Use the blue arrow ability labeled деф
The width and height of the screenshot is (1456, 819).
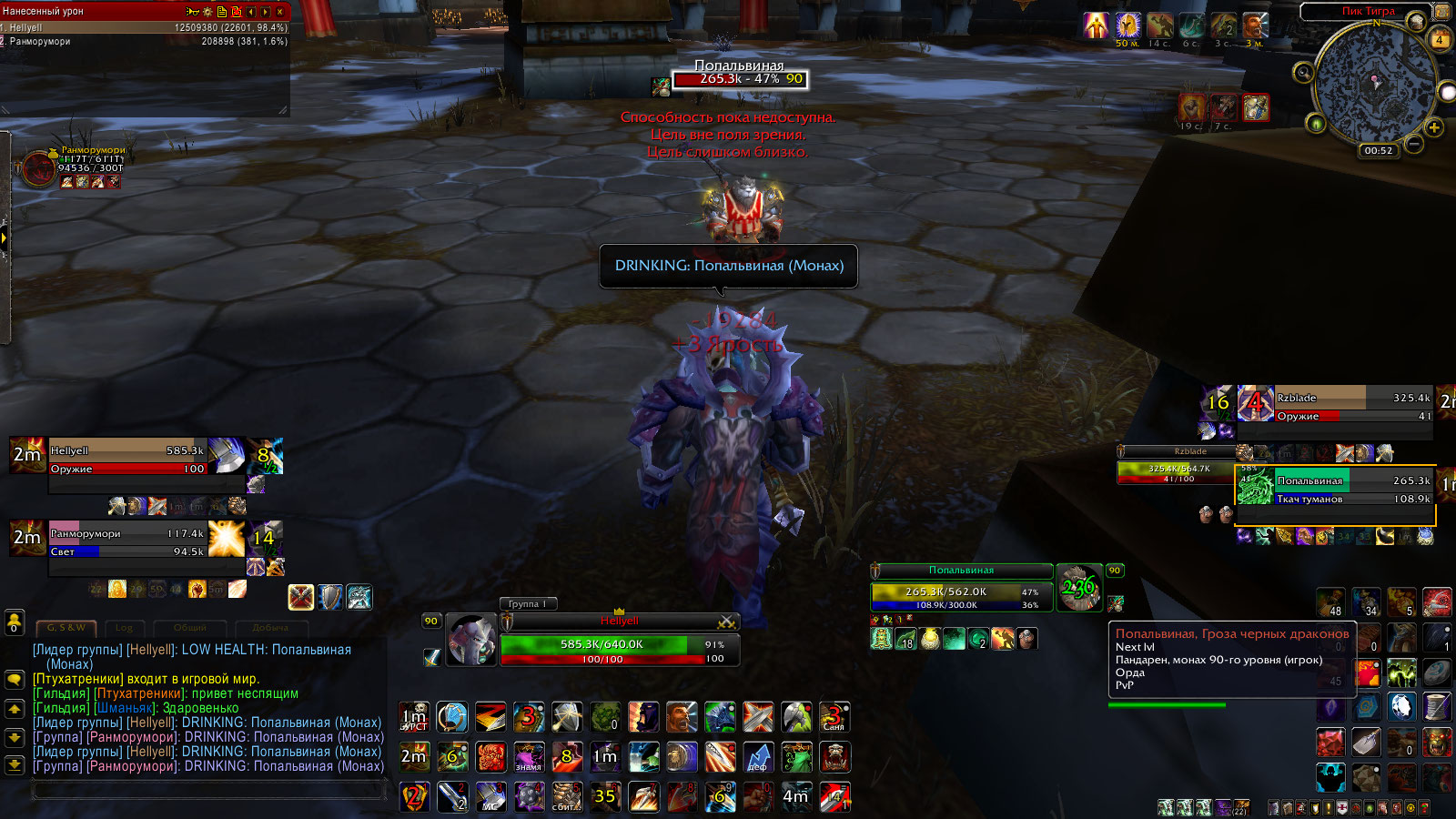click(758, 757)
